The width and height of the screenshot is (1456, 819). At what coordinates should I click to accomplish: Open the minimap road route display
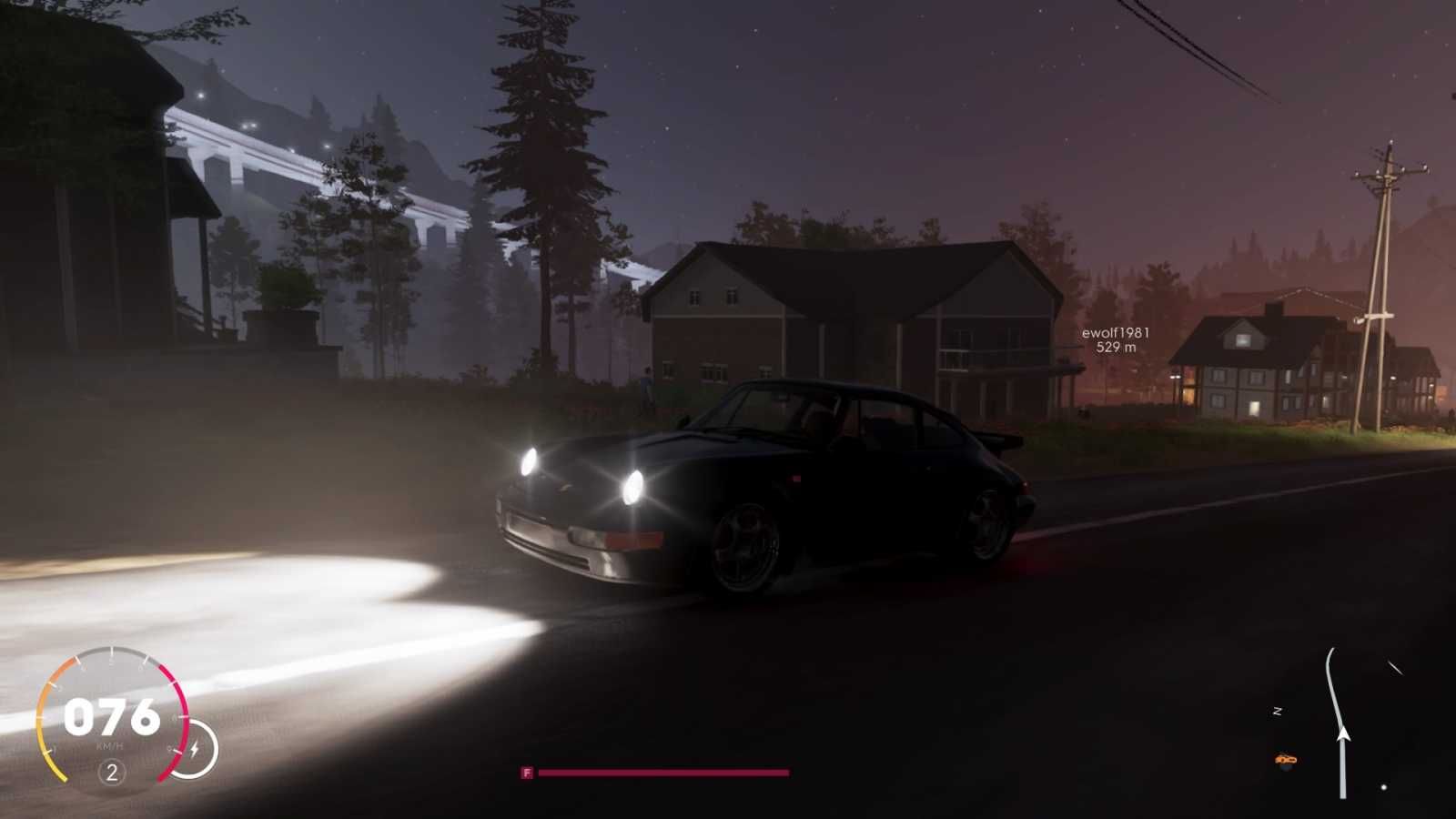point(1332,692)
